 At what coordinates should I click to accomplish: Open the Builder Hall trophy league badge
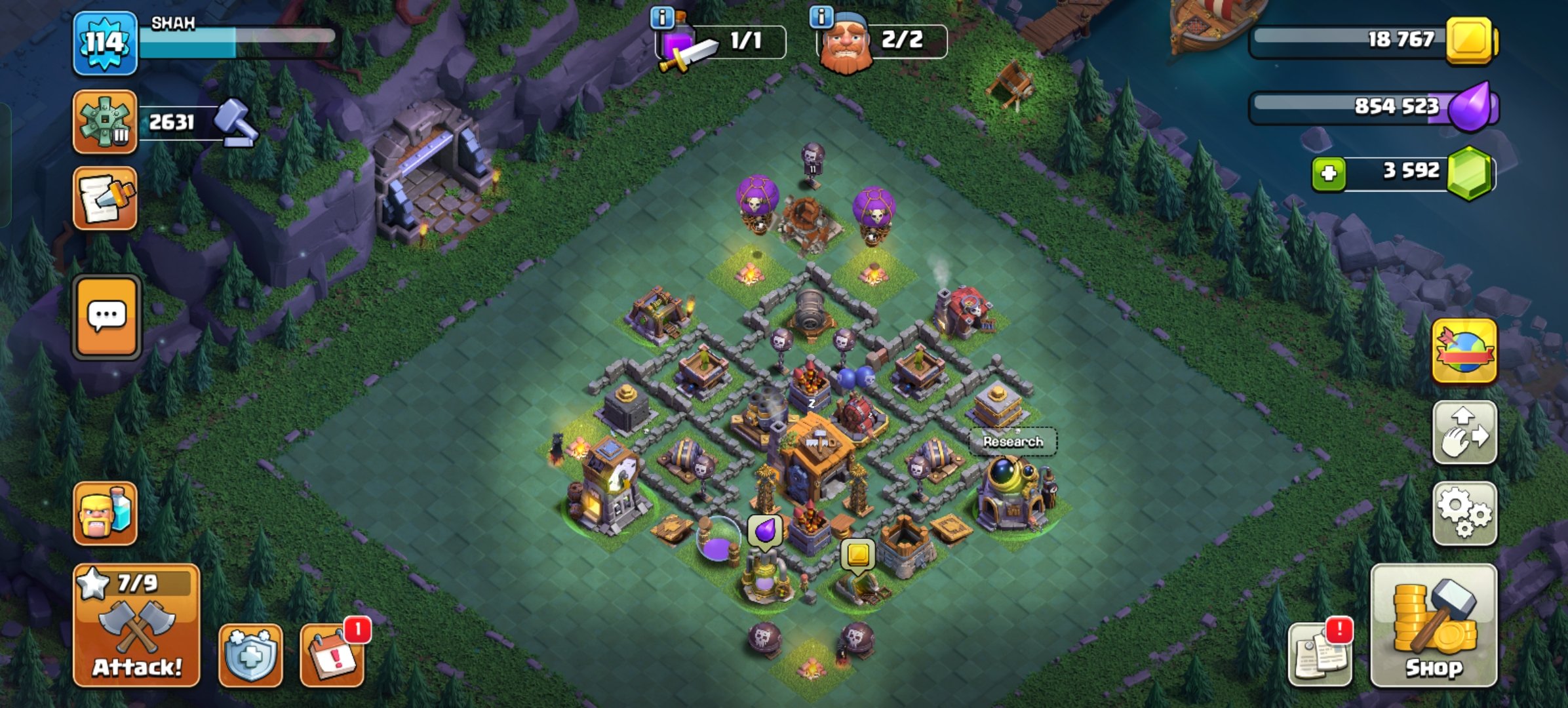point(105,122)
